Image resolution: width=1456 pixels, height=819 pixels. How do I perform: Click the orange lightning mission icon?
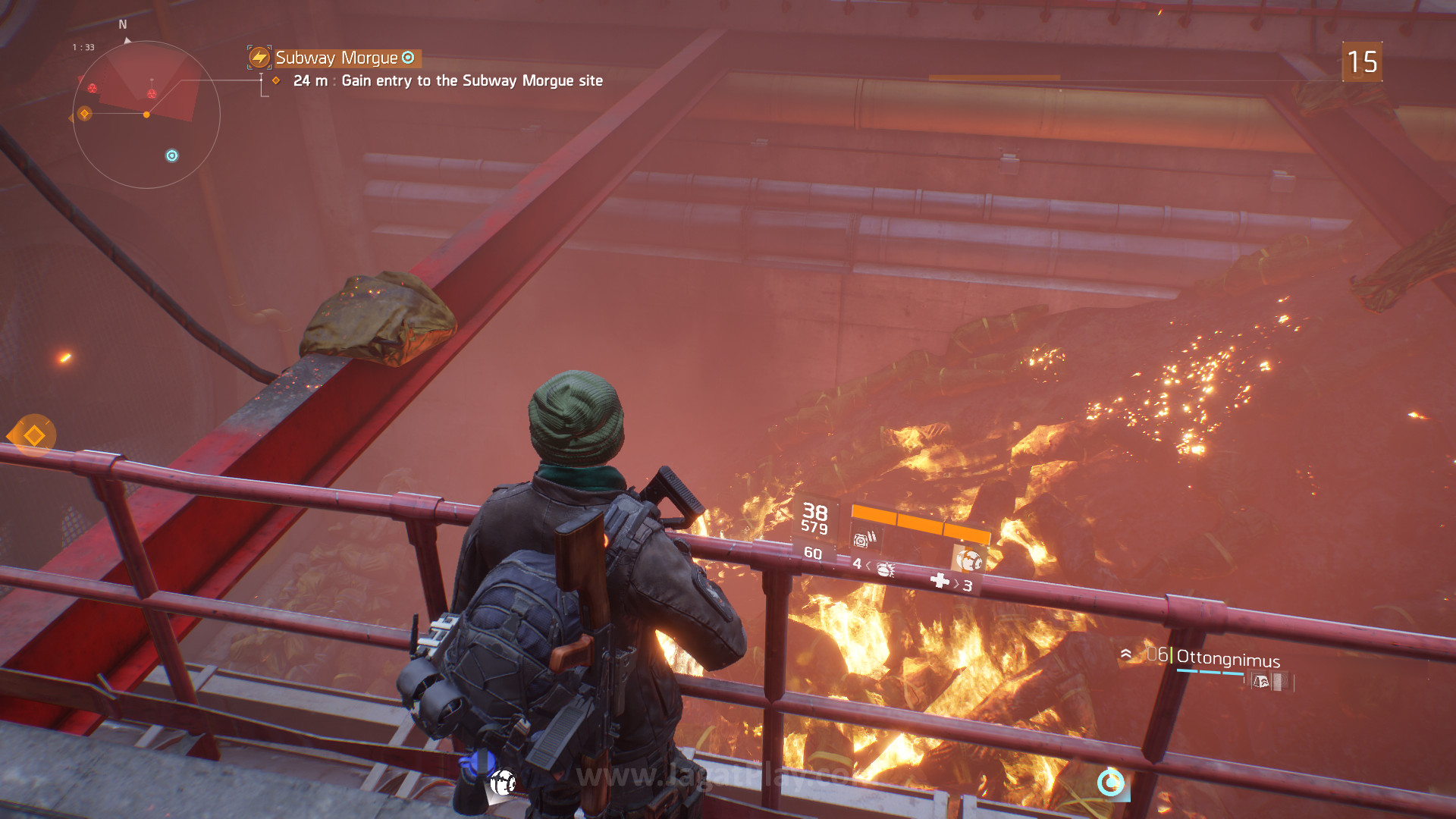(259, 57)
